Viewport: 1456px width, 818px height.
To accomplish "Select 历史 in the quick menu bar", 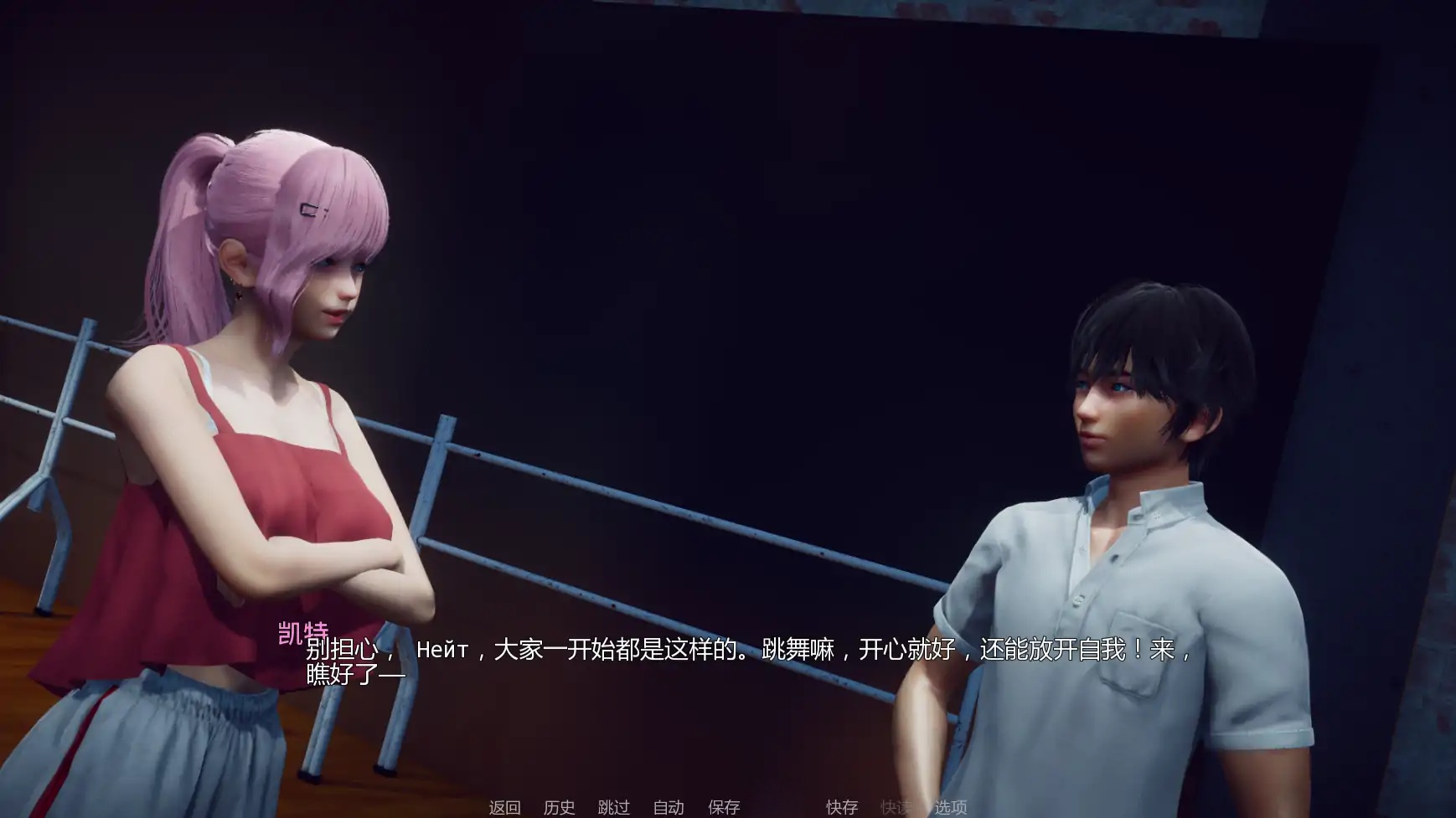I will point(560,809).
